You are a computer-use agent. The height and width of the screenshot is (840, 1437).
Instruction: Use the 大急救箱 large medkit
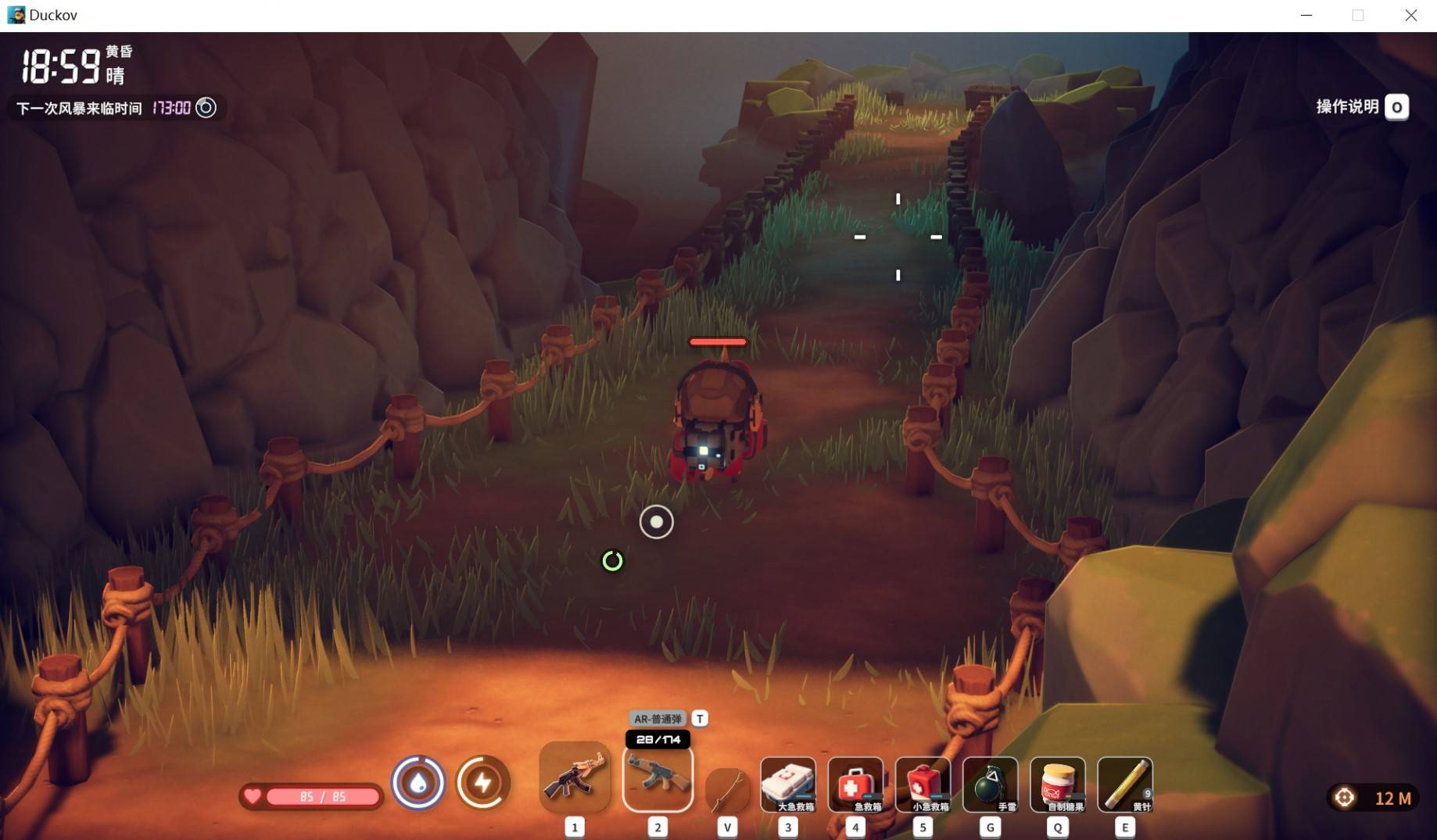pyautogui.click(x=788, y=784)
